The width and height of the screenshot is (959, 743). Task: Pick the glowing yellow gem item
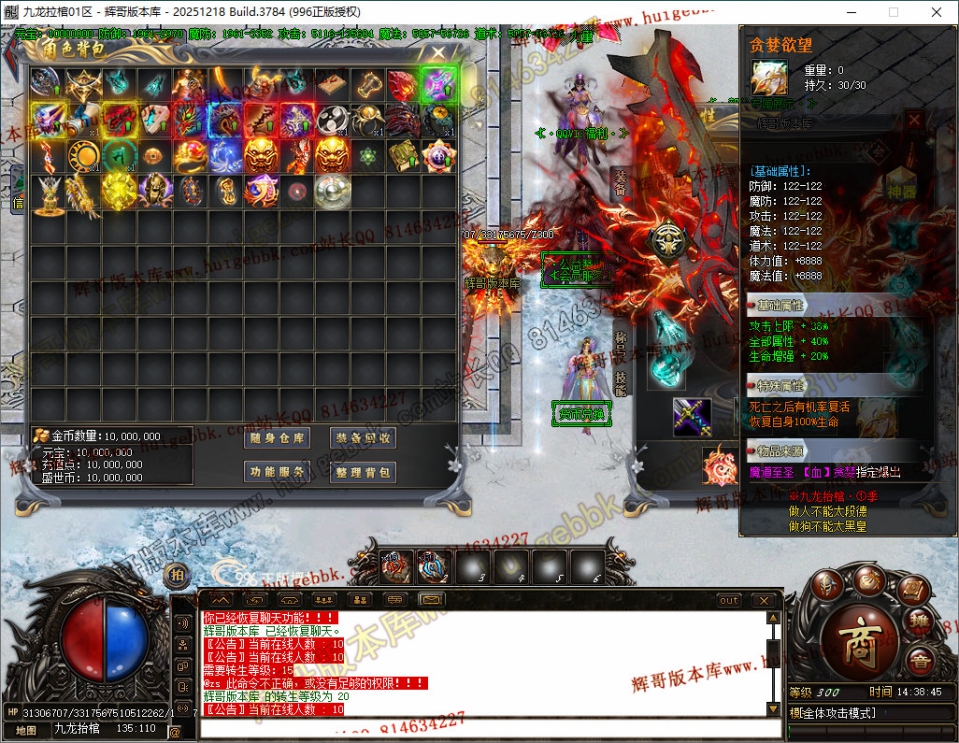pyautogui.click(x=119, y=191)
